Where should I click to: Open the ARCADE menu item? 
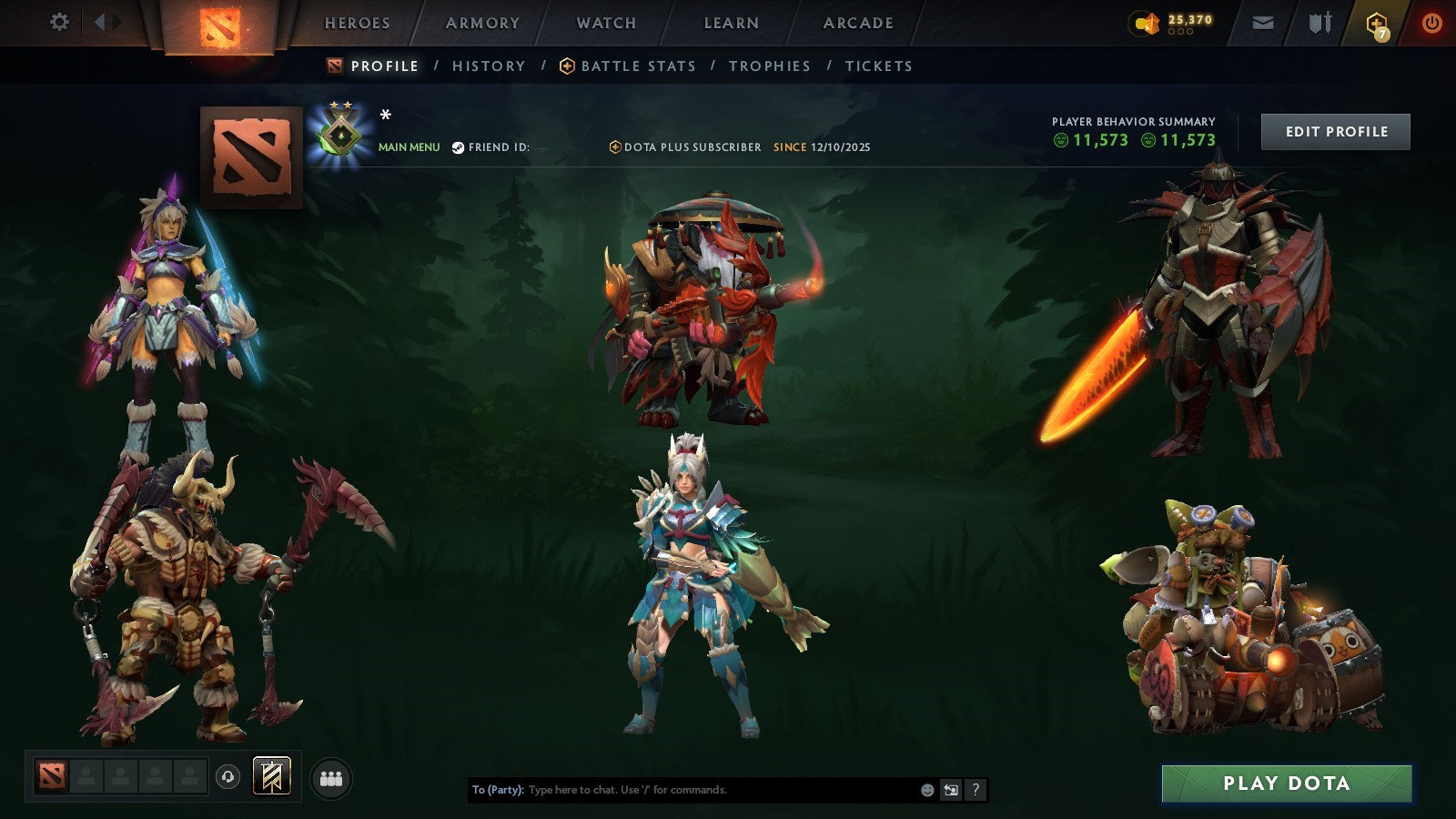pos(856,23)
